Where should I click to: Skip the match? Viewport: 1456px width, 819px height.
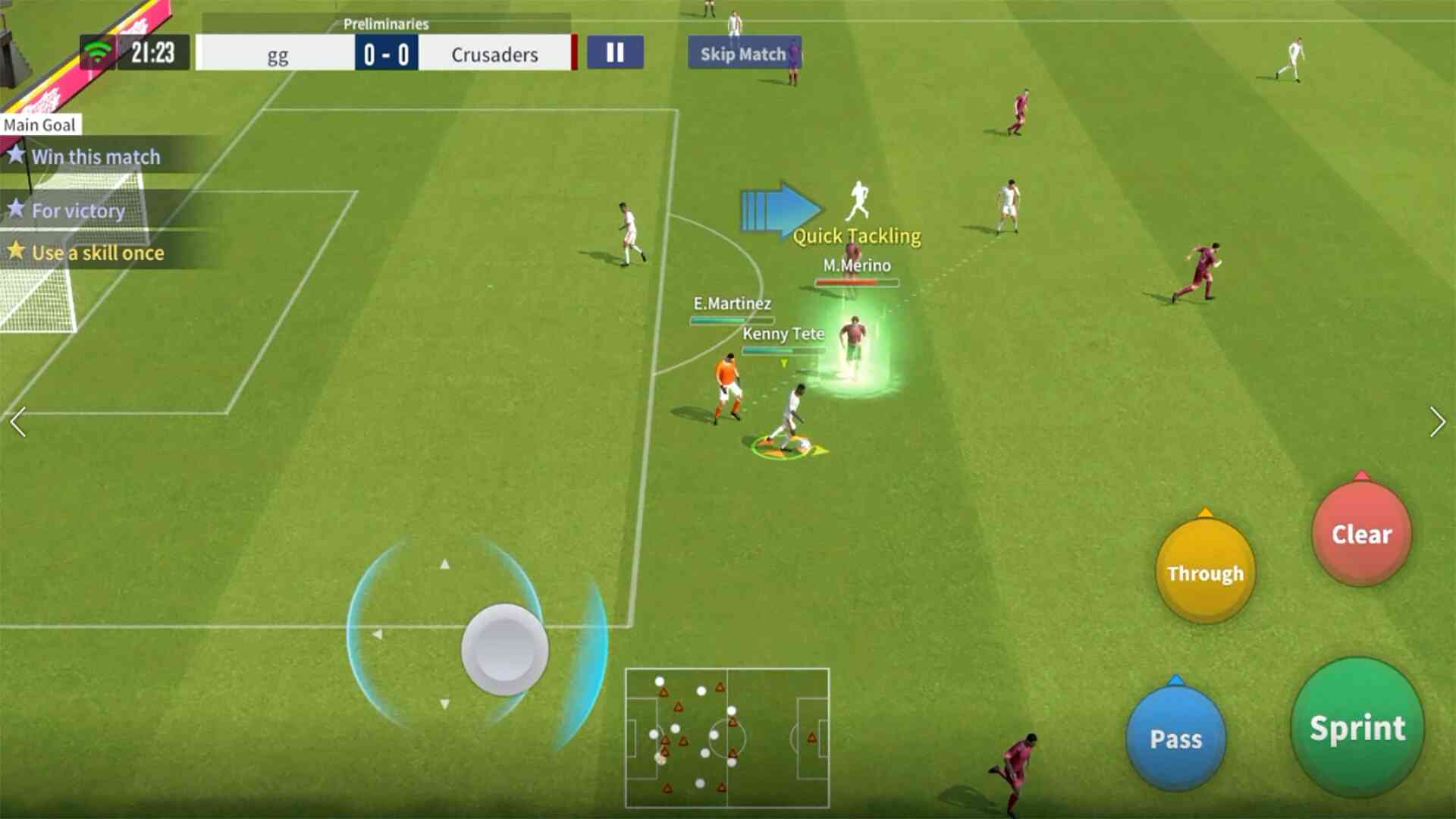(x=742, y=54)
